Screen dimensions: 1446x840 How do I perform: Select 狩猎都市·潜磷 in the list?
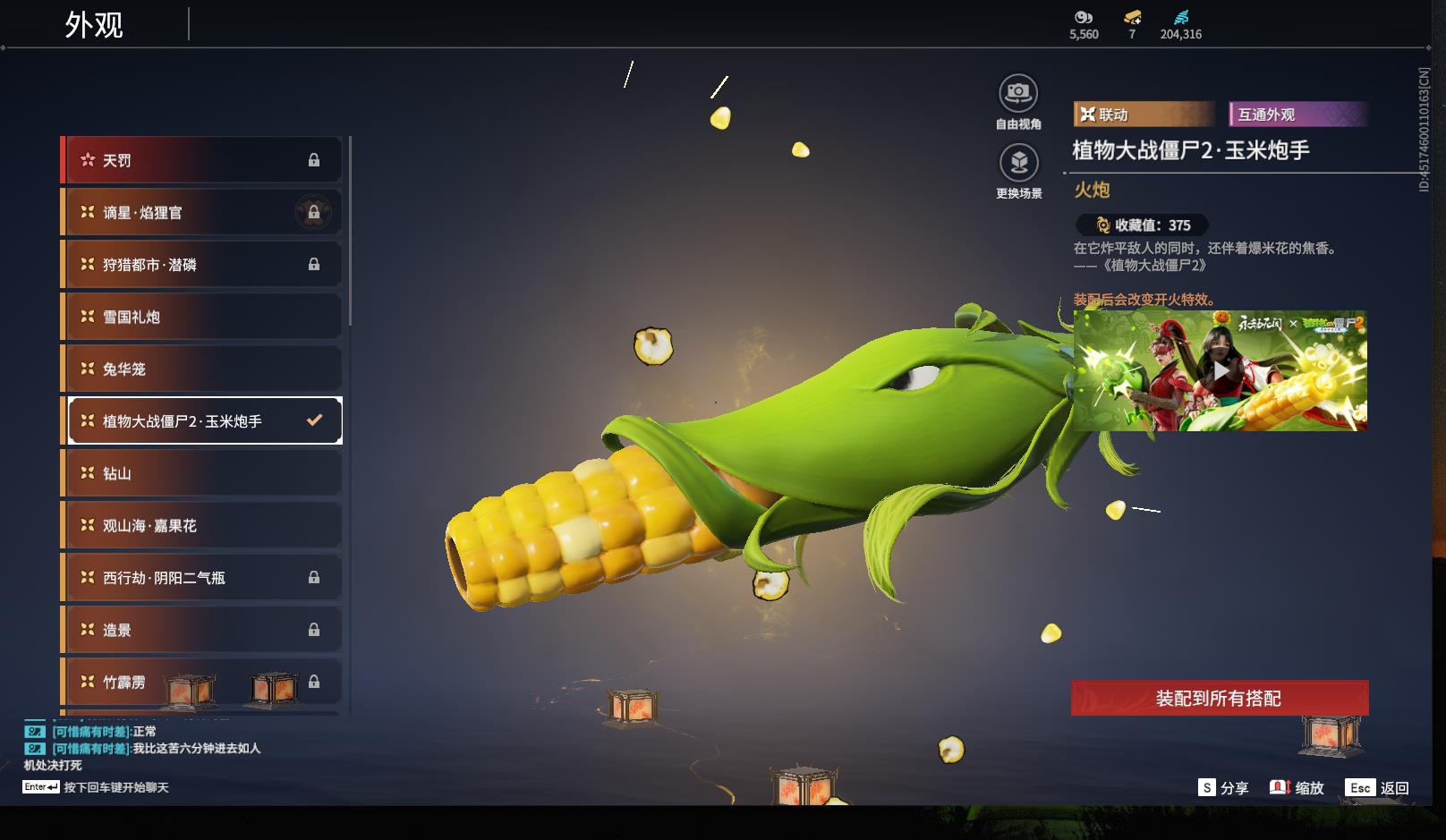pyautogui.click(x=203, y=265)
